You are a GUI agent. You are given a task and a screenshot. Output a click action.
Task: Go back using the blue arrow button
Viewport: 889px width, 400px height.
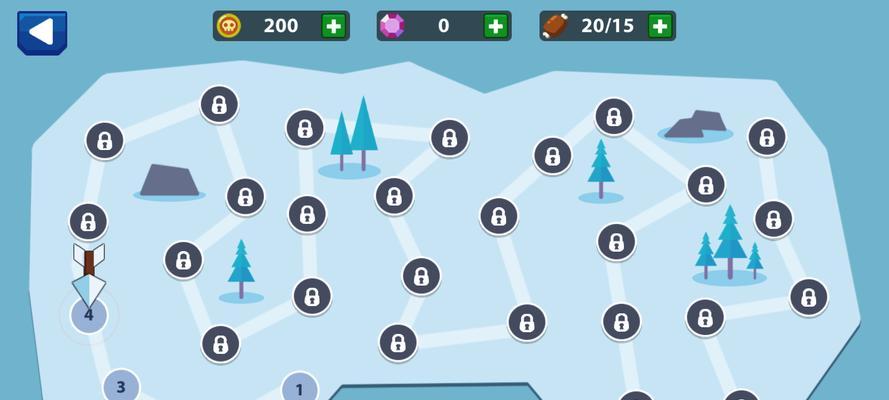(41, 32)
